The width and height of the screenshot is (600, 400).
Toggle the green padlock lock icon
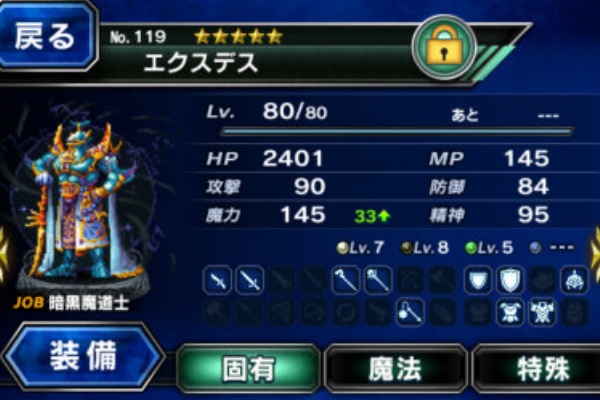(x=445, y=46)
